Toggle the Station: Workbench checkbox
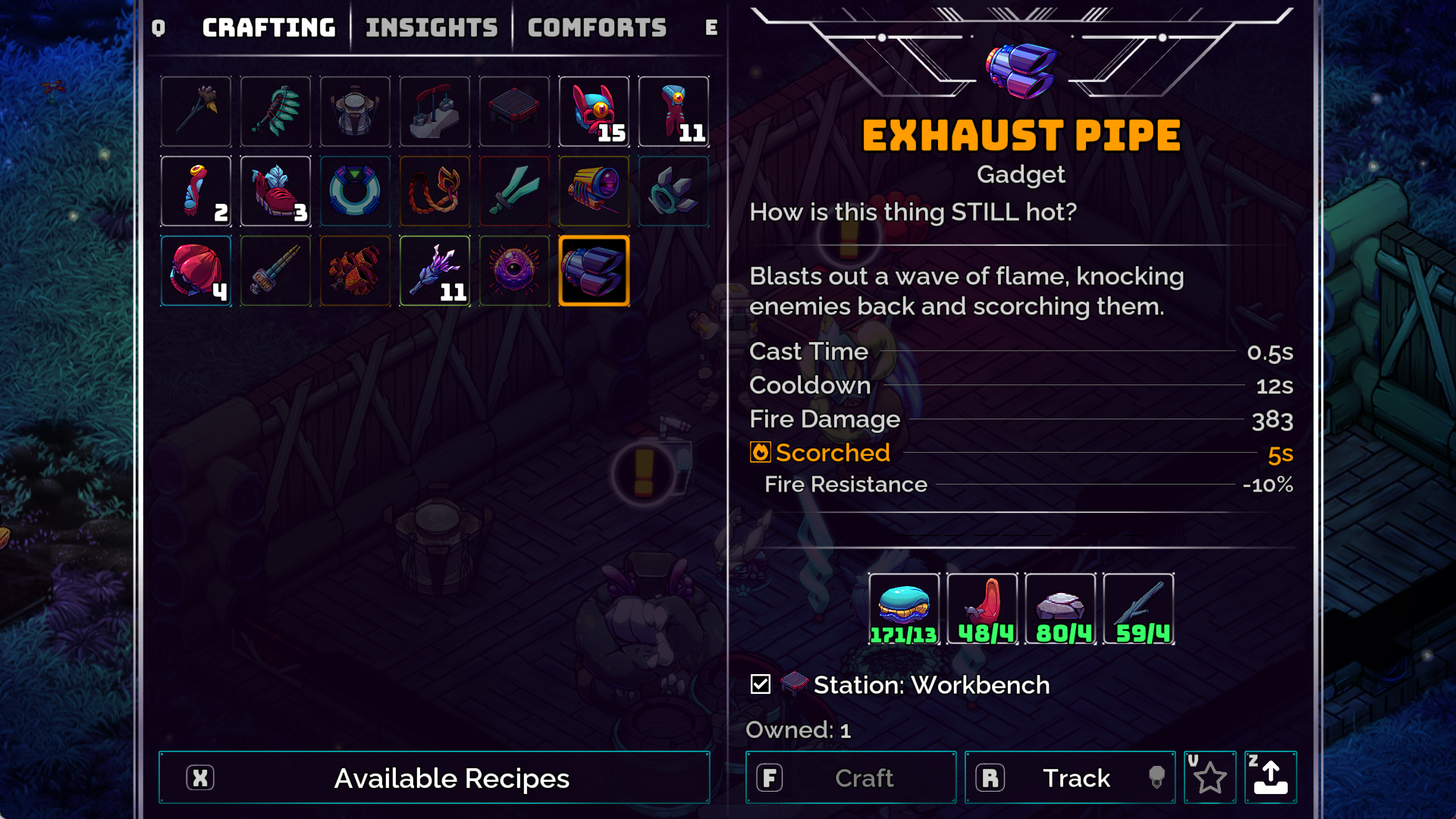1456x819 pixels. (759, 685)
